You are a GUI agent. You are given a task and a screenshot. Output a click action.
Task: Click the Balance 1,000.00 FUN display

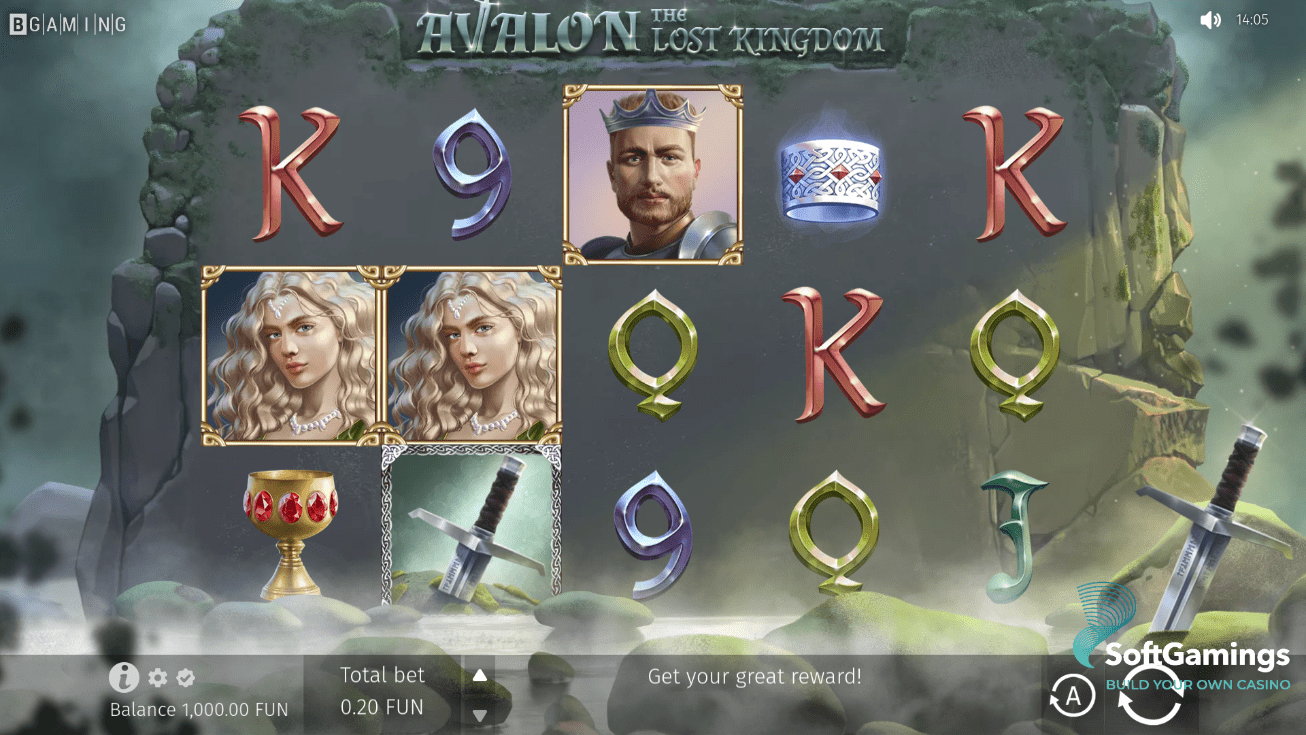click(x=197, y=709)
